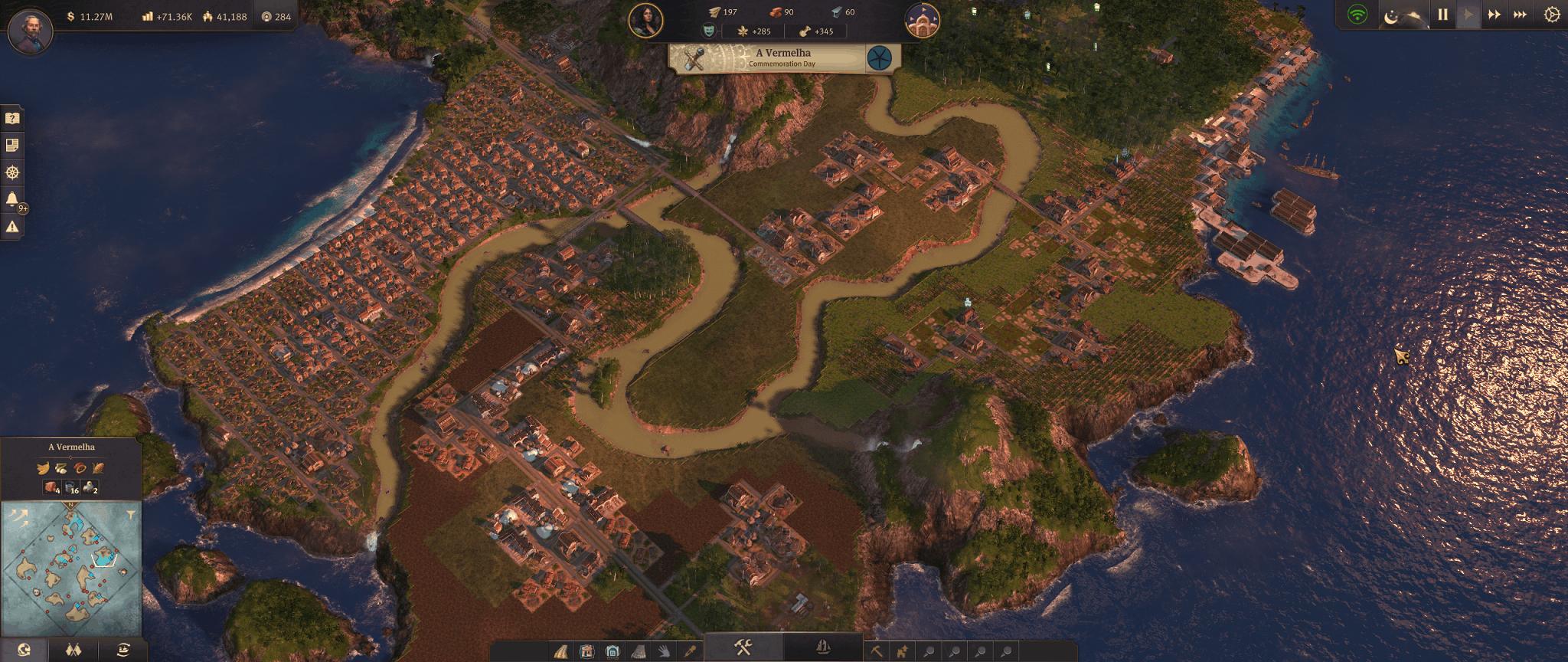The image size is (1568, 662).
Task: Set game speed to double fast-forward
Action: coord(1494,15)
